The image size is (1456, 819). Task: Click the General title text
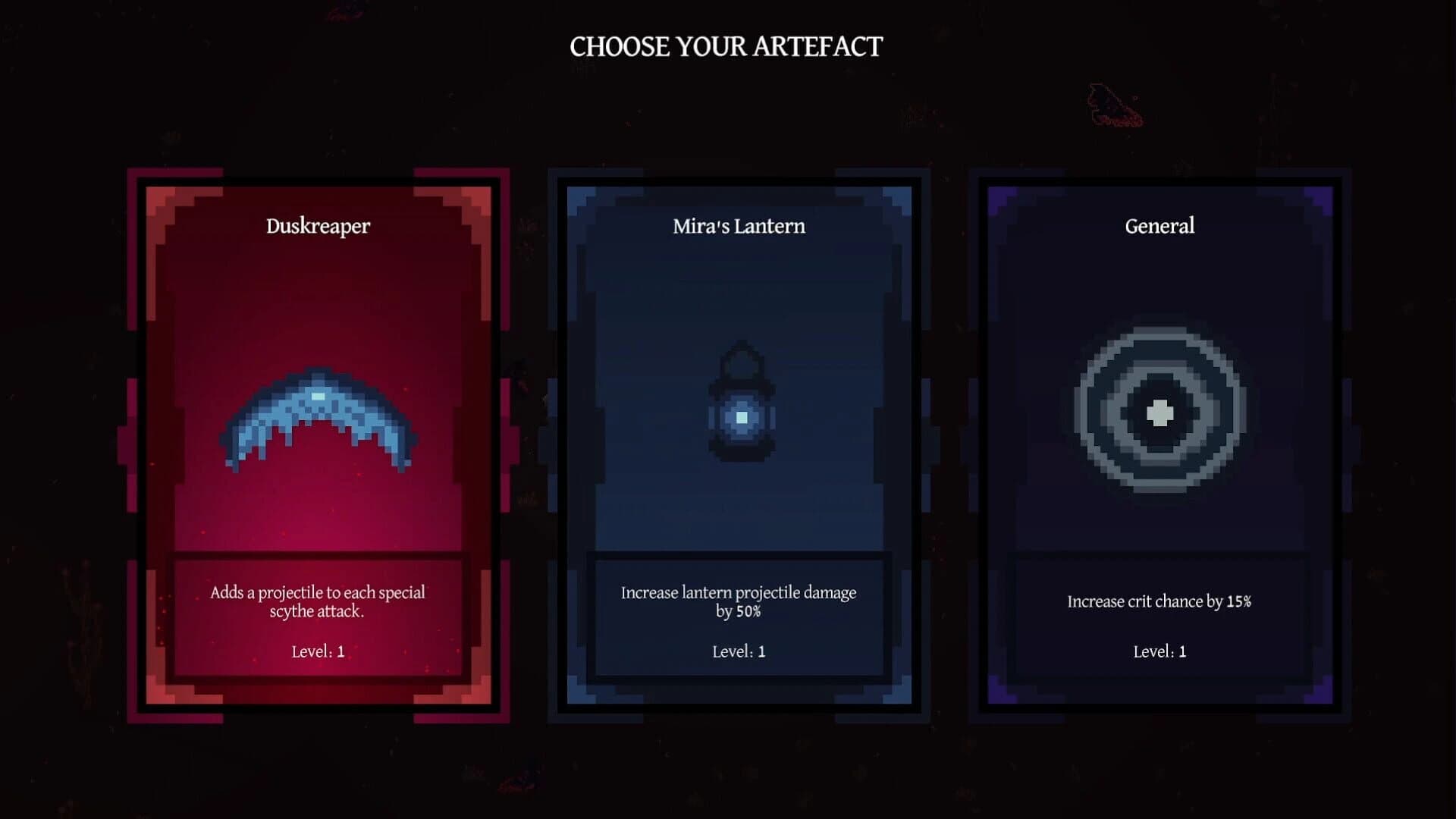click(1160, 225)
